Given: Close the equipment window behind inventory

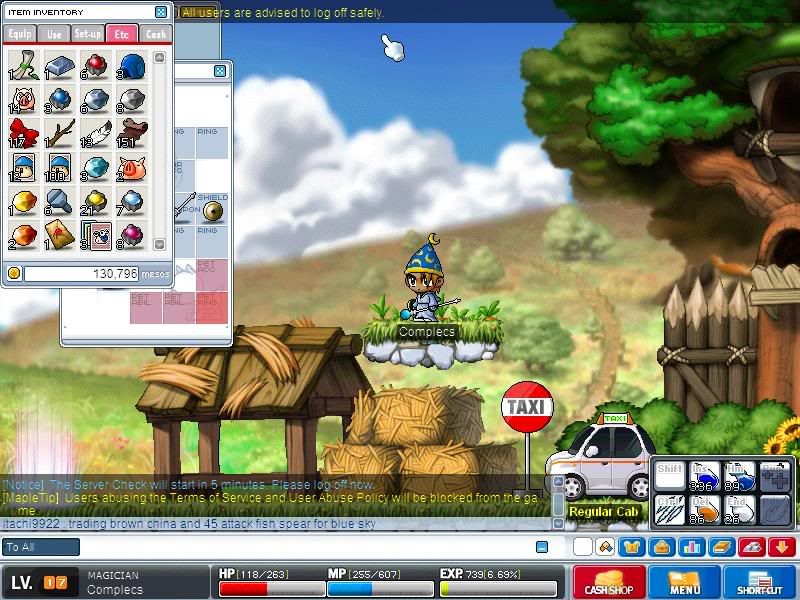Looking at the screenshot, I should pos(220,72).
